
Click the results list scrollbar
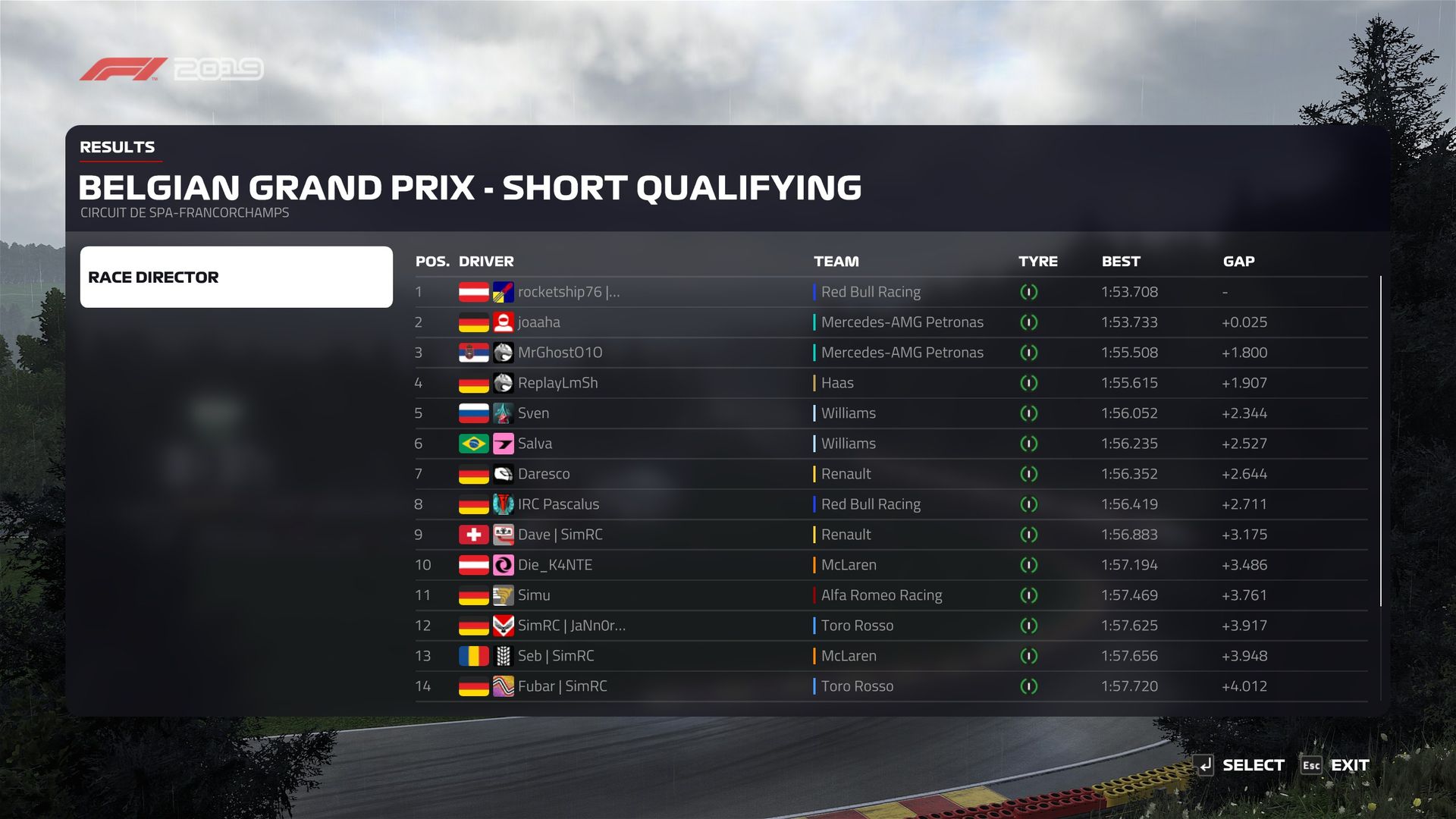(1381, 441)
